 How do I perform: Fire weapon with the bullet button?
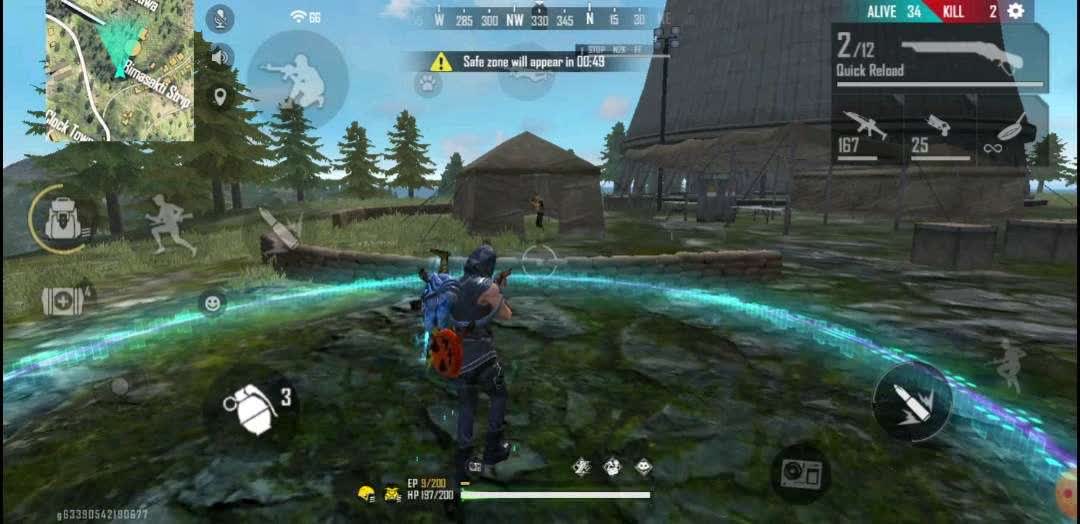coord(912,401)
